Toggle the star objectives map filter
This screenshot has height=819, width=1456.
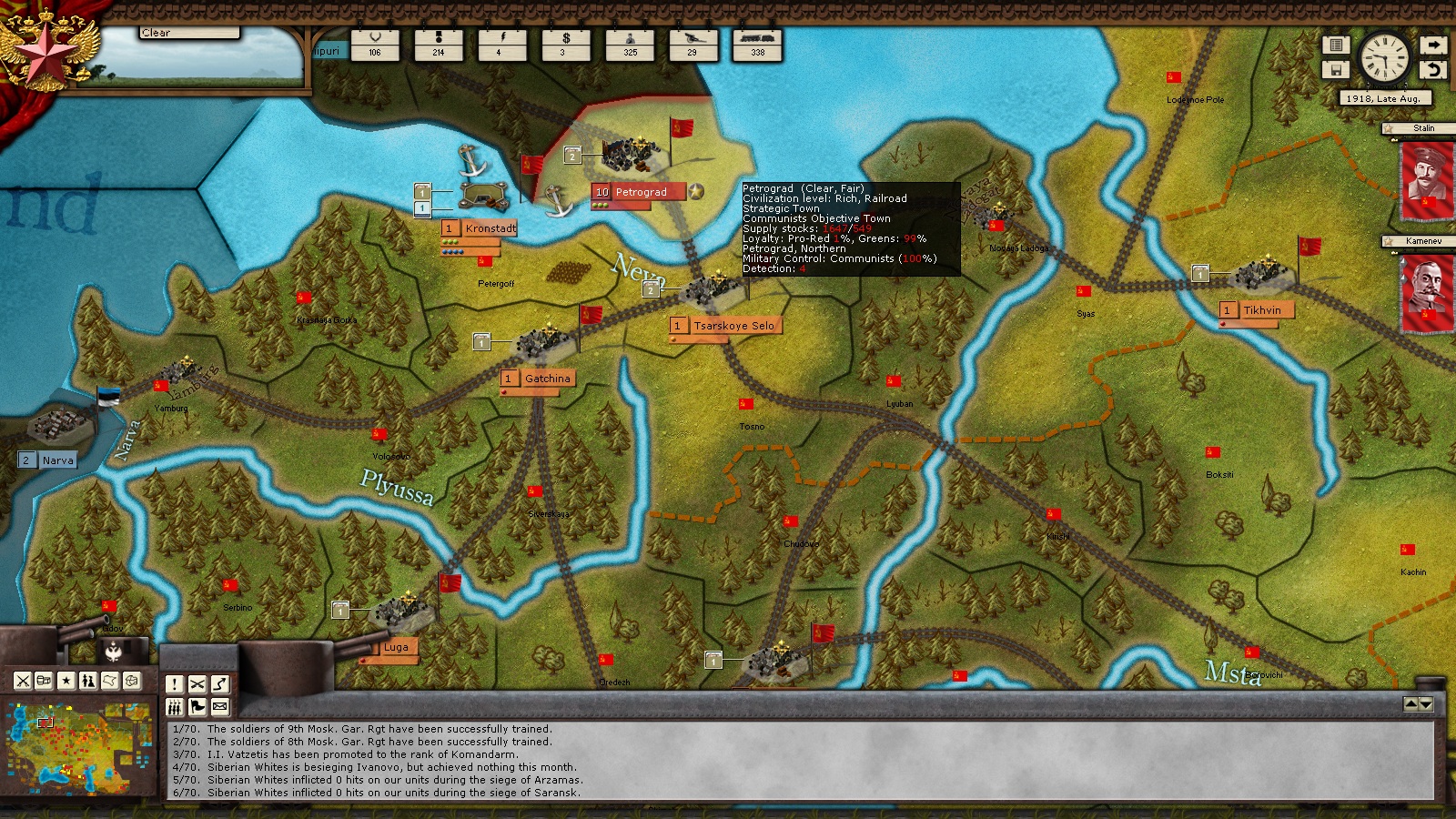click(x=66, y=680)
